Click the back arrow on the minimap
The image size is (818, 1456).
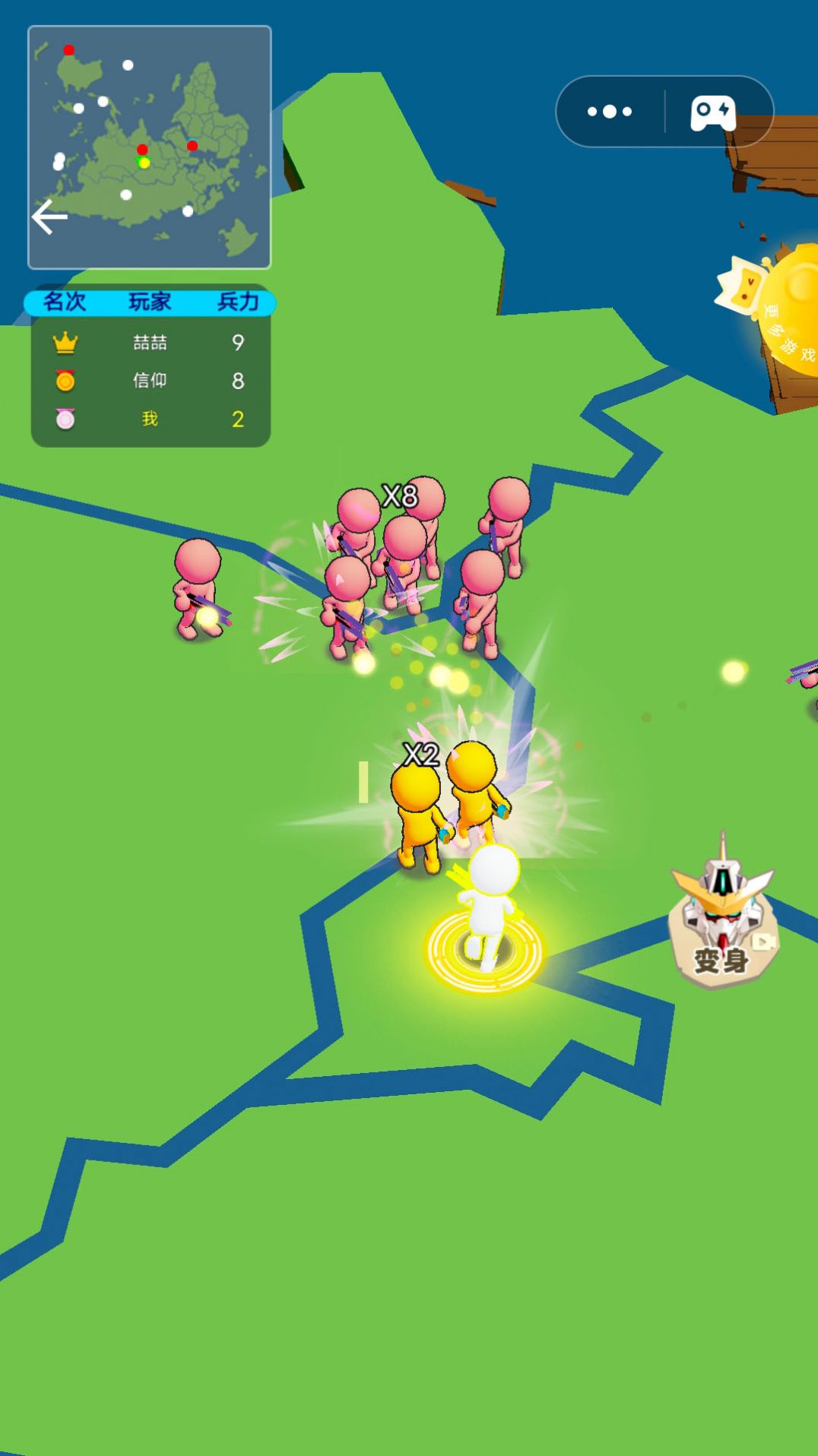tap(50, 217)
